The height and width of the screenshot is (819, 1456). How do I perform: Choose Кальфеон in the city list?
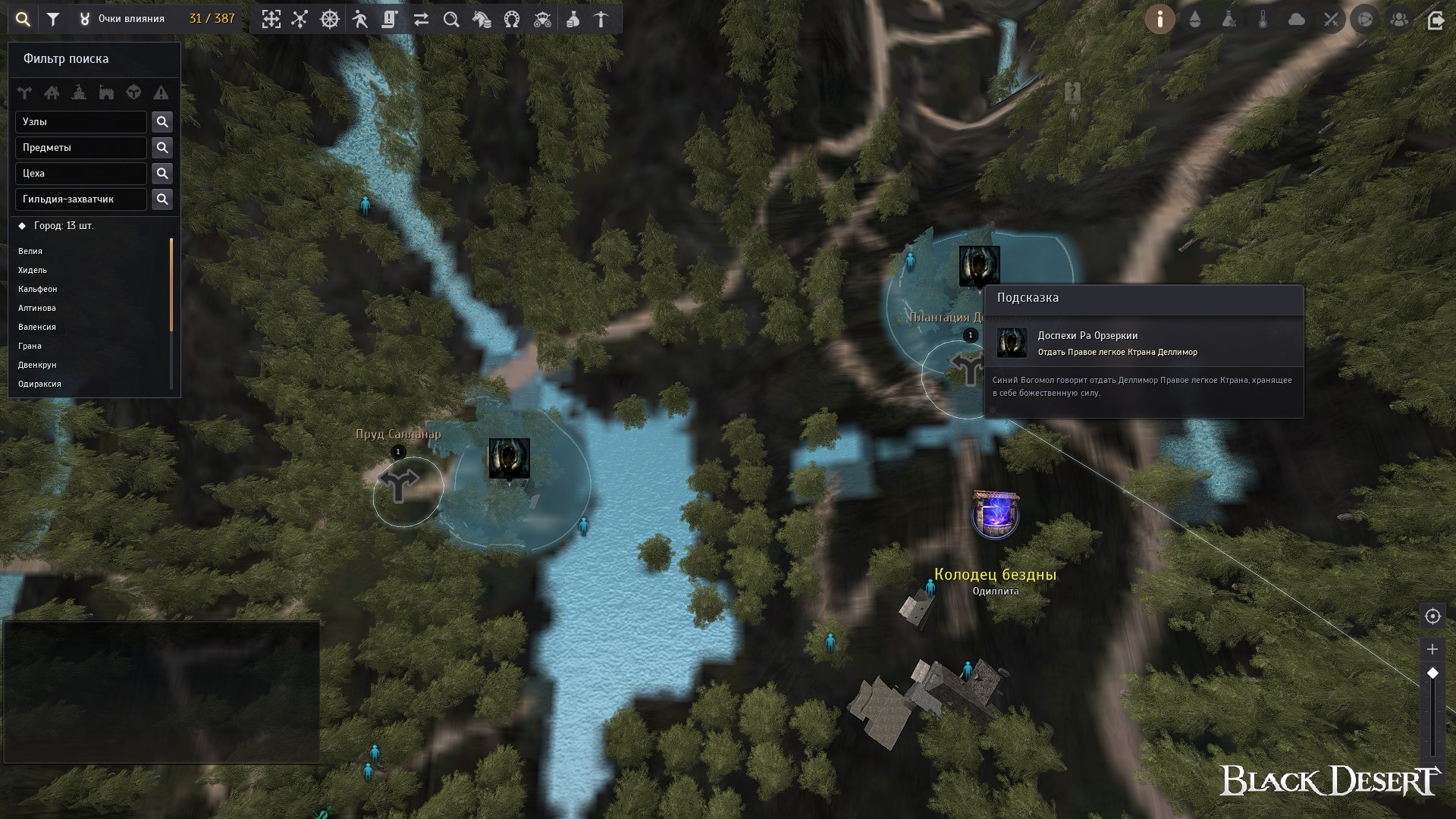(38, 289)
